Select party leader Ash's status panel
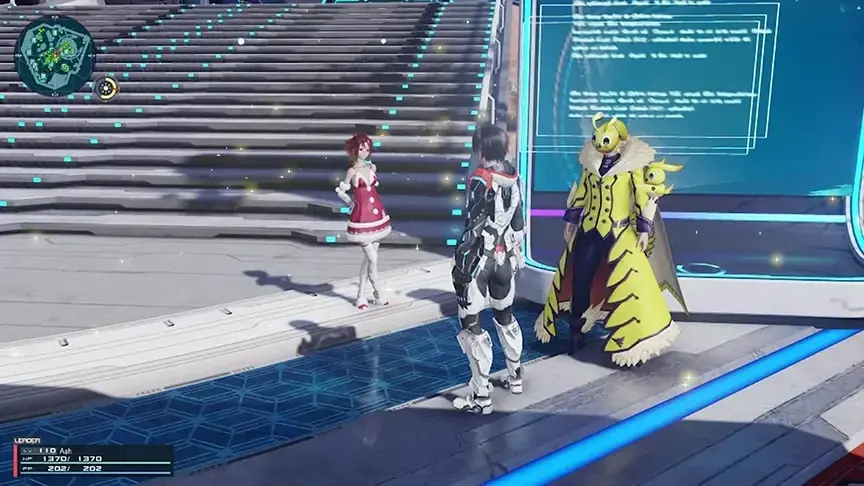This screenshot has height=486, width=864. pyautogui.click(x=93, y=459)
